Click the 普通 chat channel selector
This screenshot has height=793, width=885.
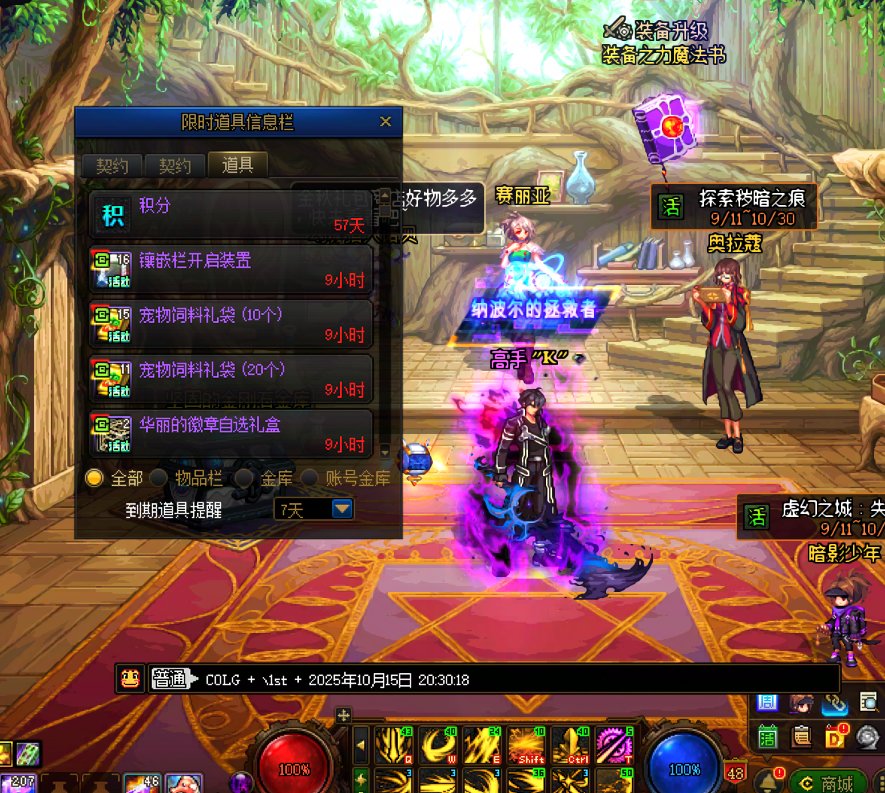[x=170, y=680]
